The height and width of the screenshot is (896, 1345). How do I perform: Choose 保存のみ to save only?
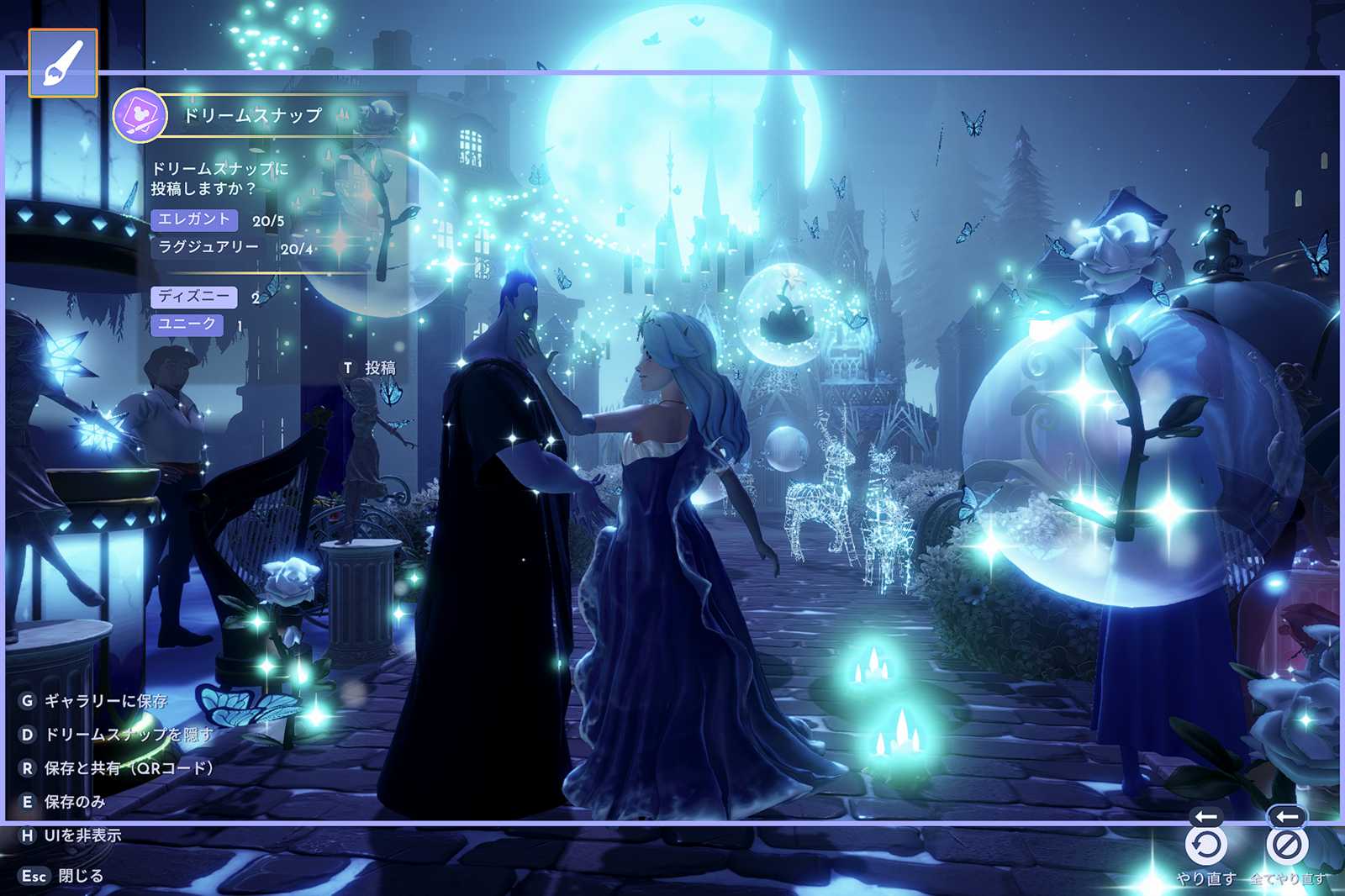63,802
